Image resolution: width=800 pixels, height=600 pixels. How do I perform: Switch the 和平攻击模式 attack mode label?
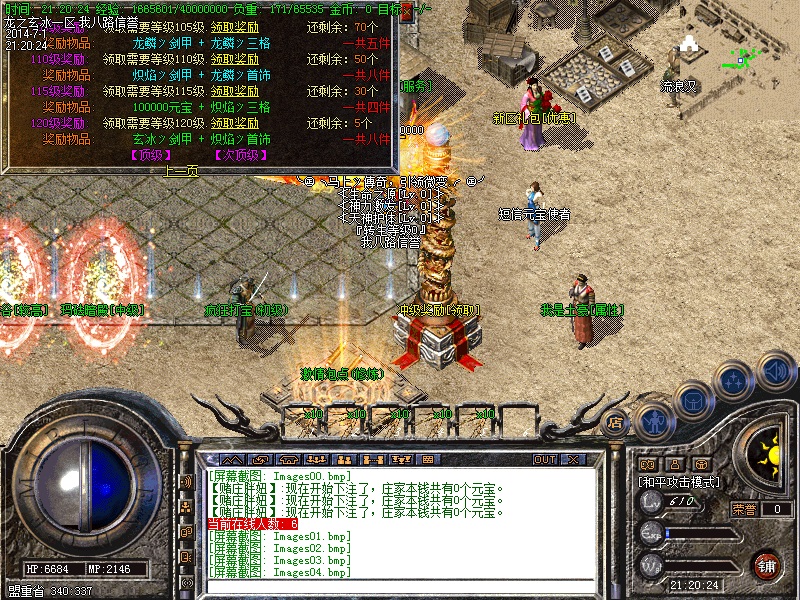(x=679, y=482)
